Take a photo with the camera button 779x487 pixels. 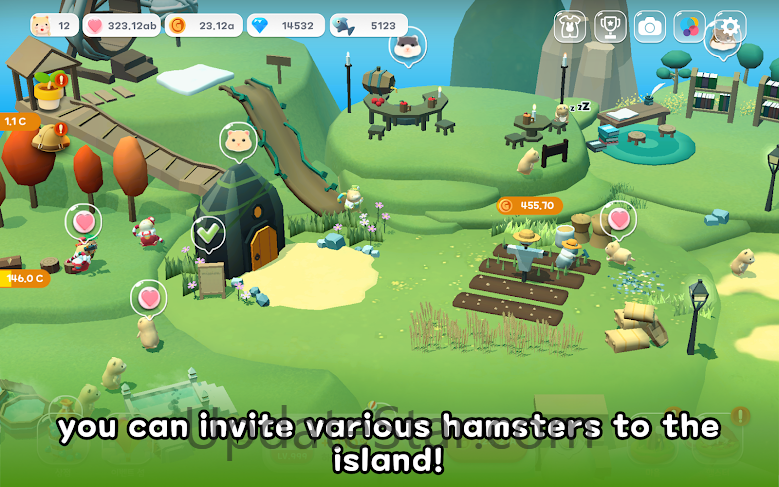pos(650,26)
